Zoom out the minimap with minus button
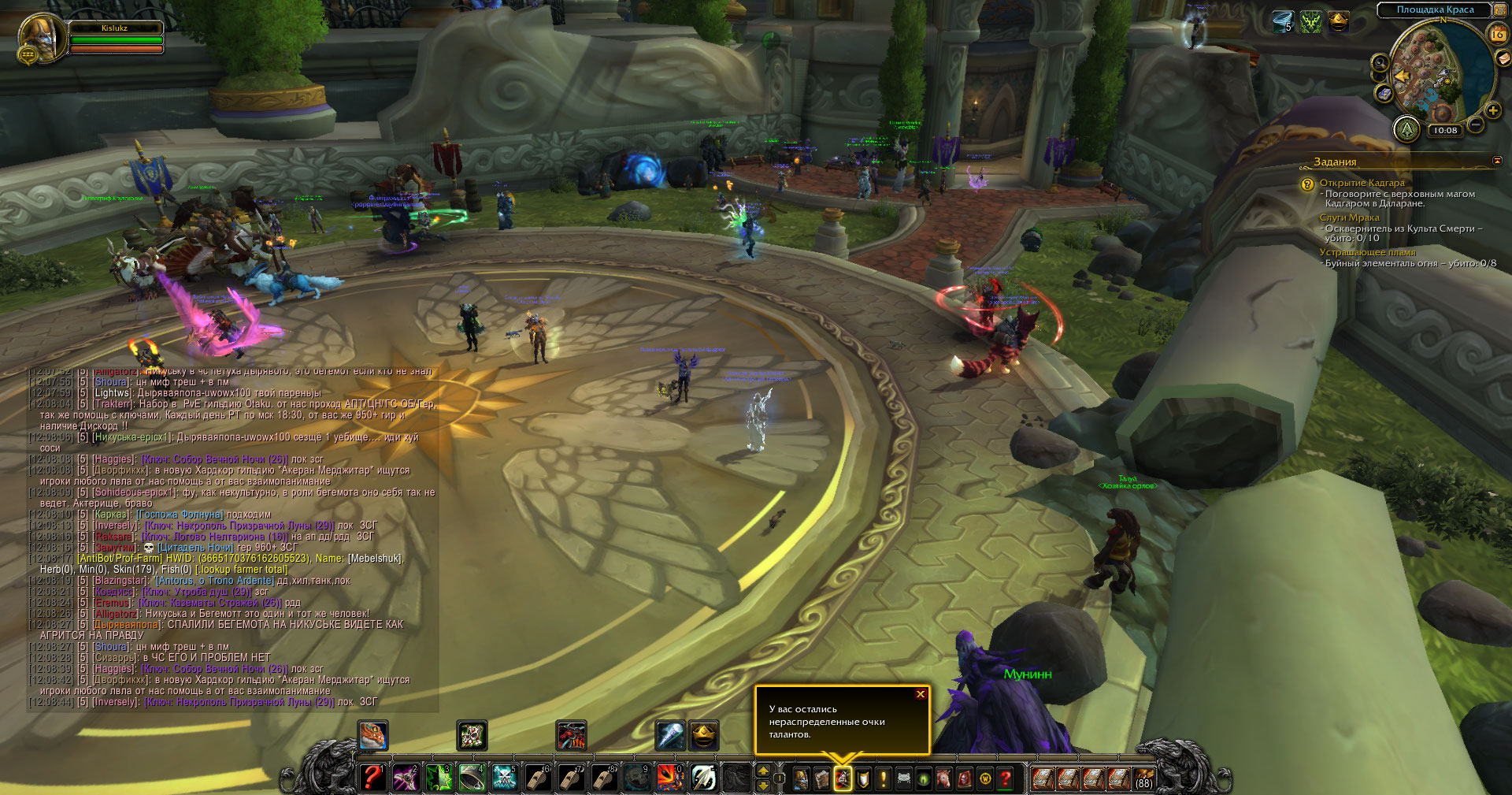 pyautogui.click(x=1476, y=124)
